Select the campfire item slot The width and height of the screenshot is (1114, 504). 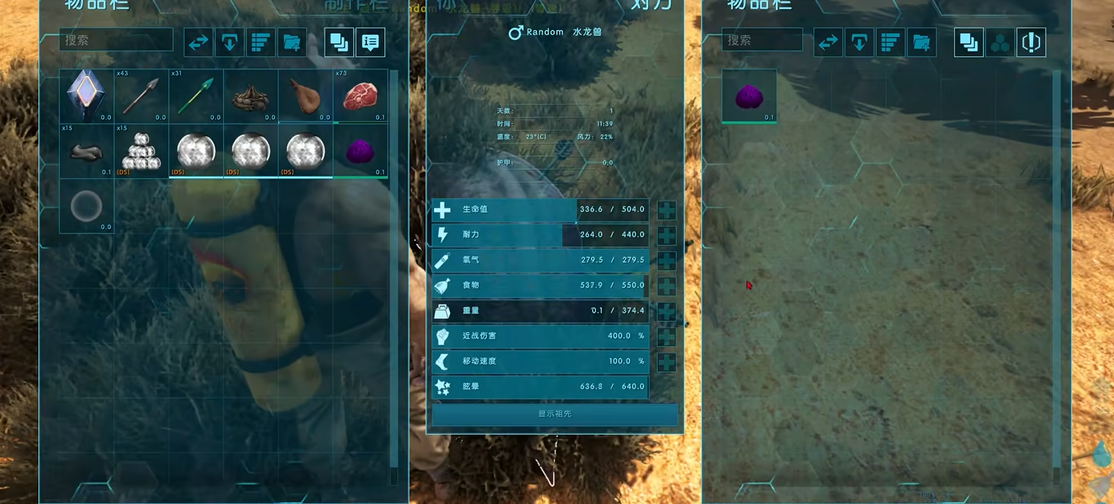click(250, 96)
